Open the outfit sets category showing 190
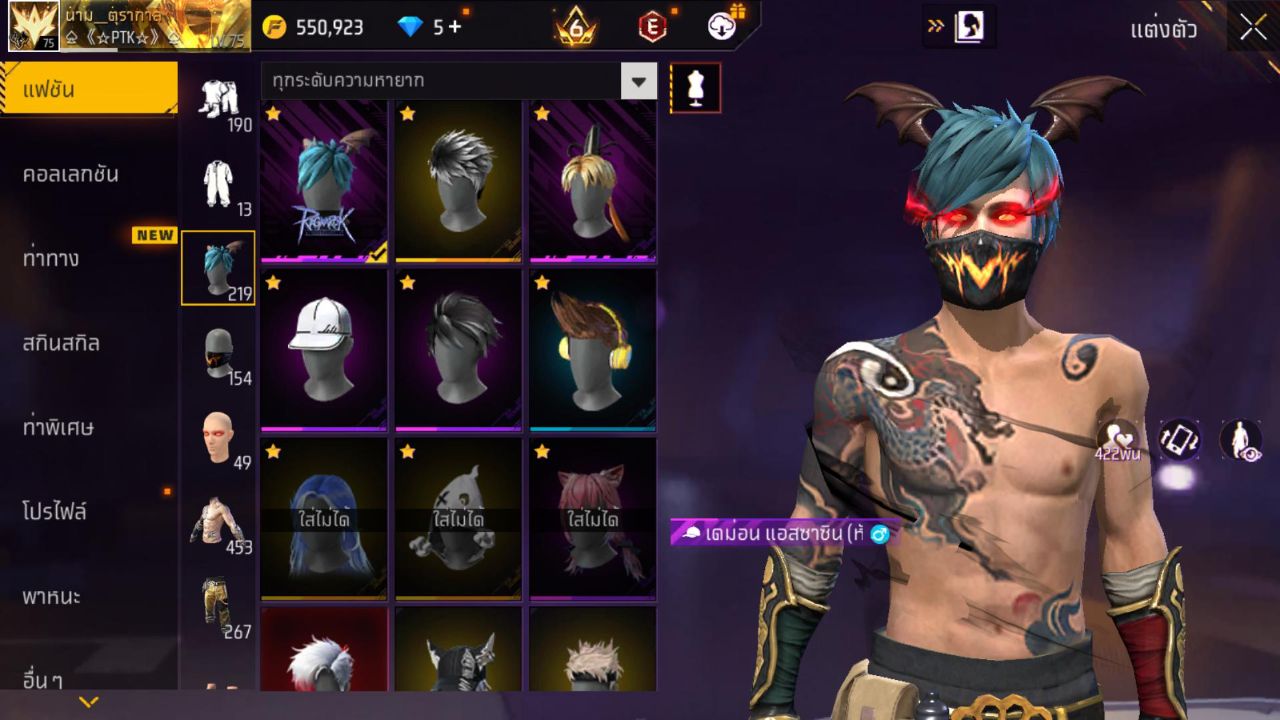 218,102
